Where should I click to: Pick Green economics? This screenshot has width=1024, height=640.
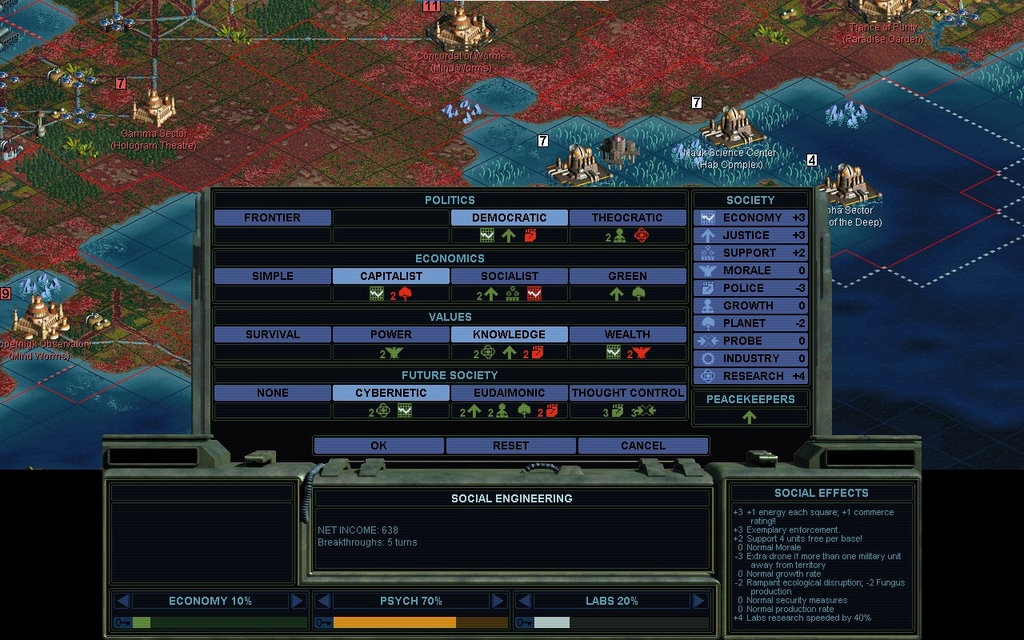627,276
